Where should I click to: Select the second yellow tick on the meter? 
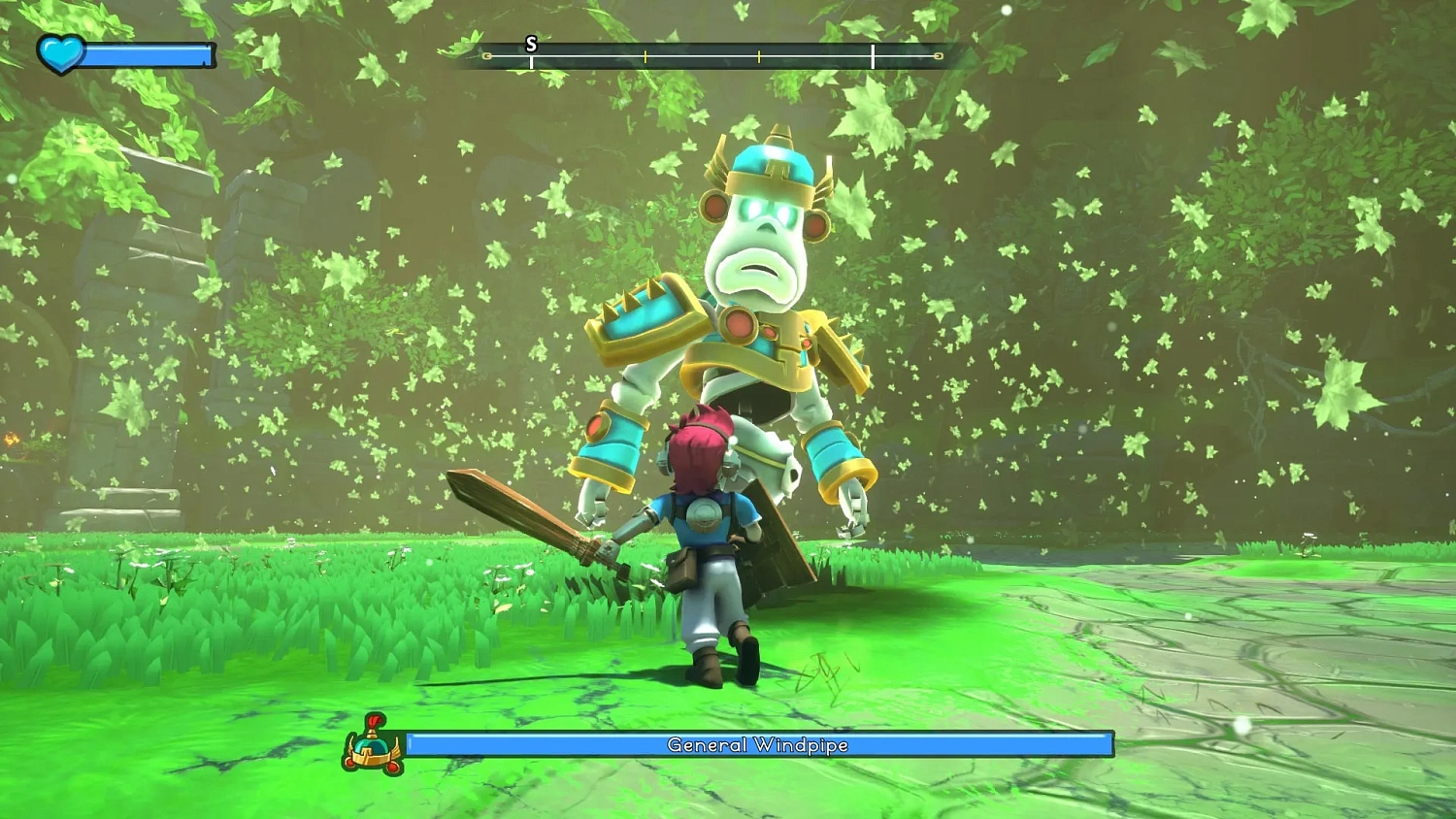[758, 55]
